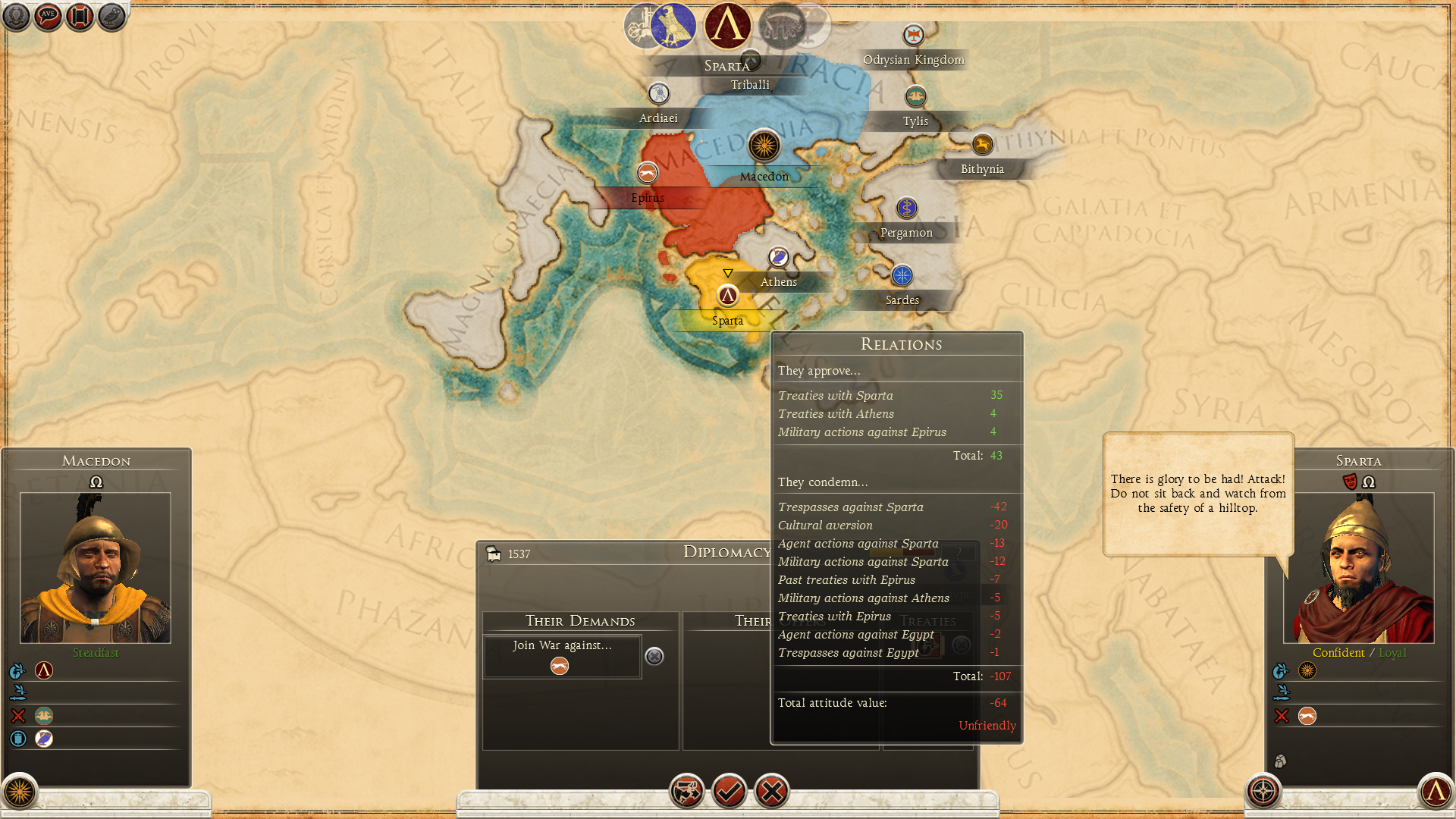Viewport: 1456px width, 819px height.
Task: Reject the proposal with the red X button
Action: tap(772, 792)
